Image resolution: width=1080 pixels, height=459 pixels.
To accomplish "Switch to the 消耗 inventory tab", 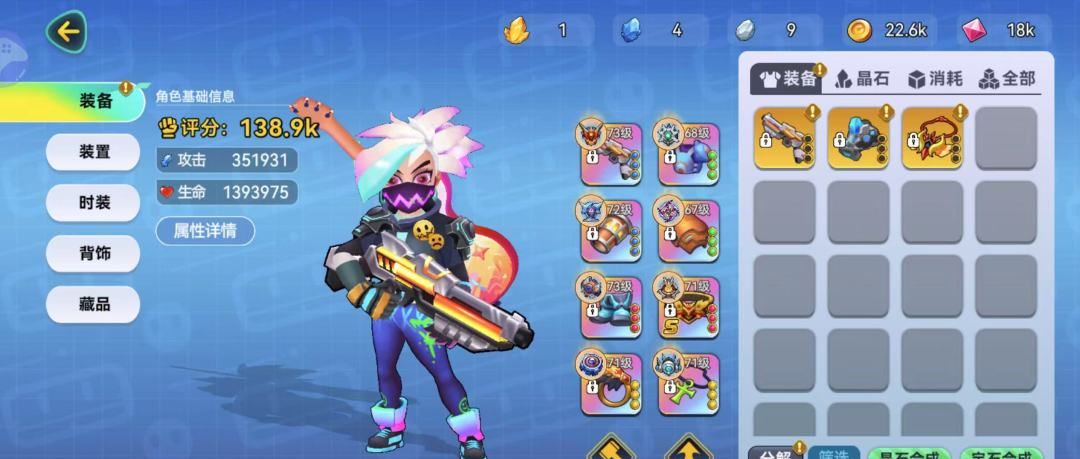I will [x=935, y=78].
